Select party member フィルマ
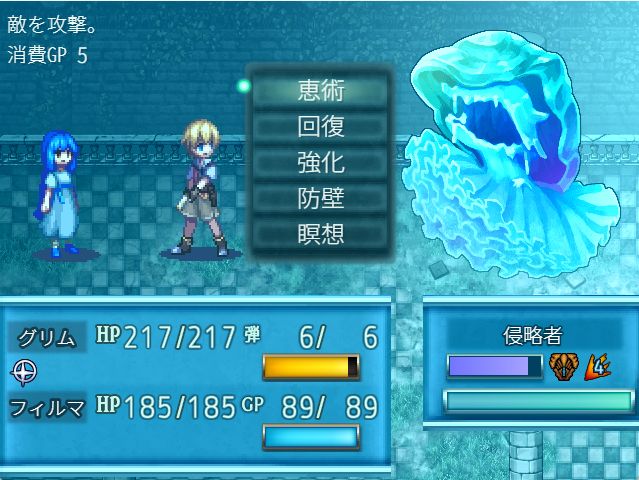639x480 pixels. (x=47, y=408)
